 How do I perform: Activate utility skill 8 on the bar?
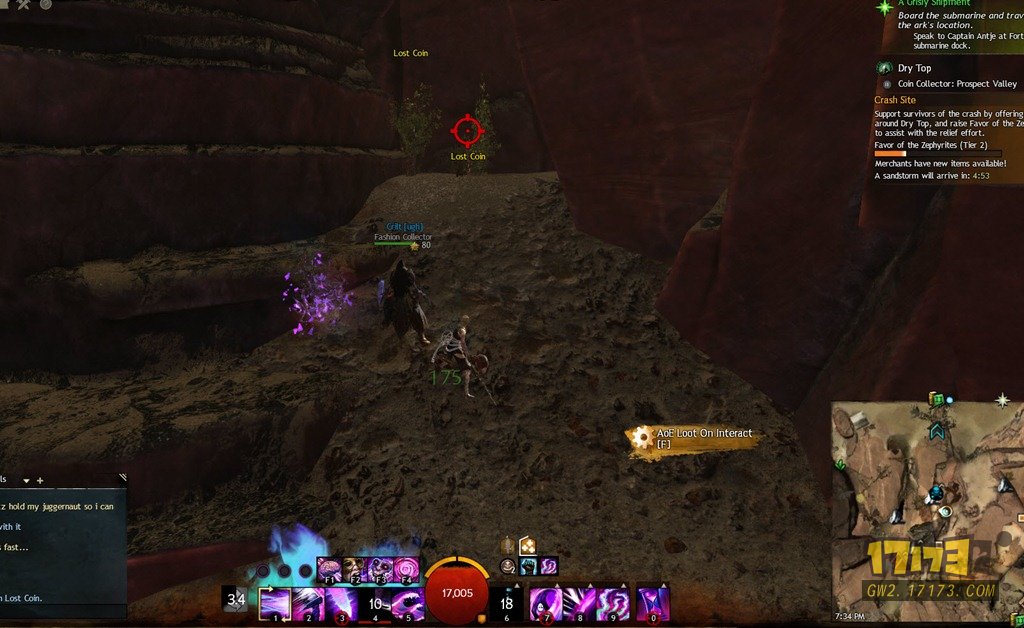pos(580,604)
